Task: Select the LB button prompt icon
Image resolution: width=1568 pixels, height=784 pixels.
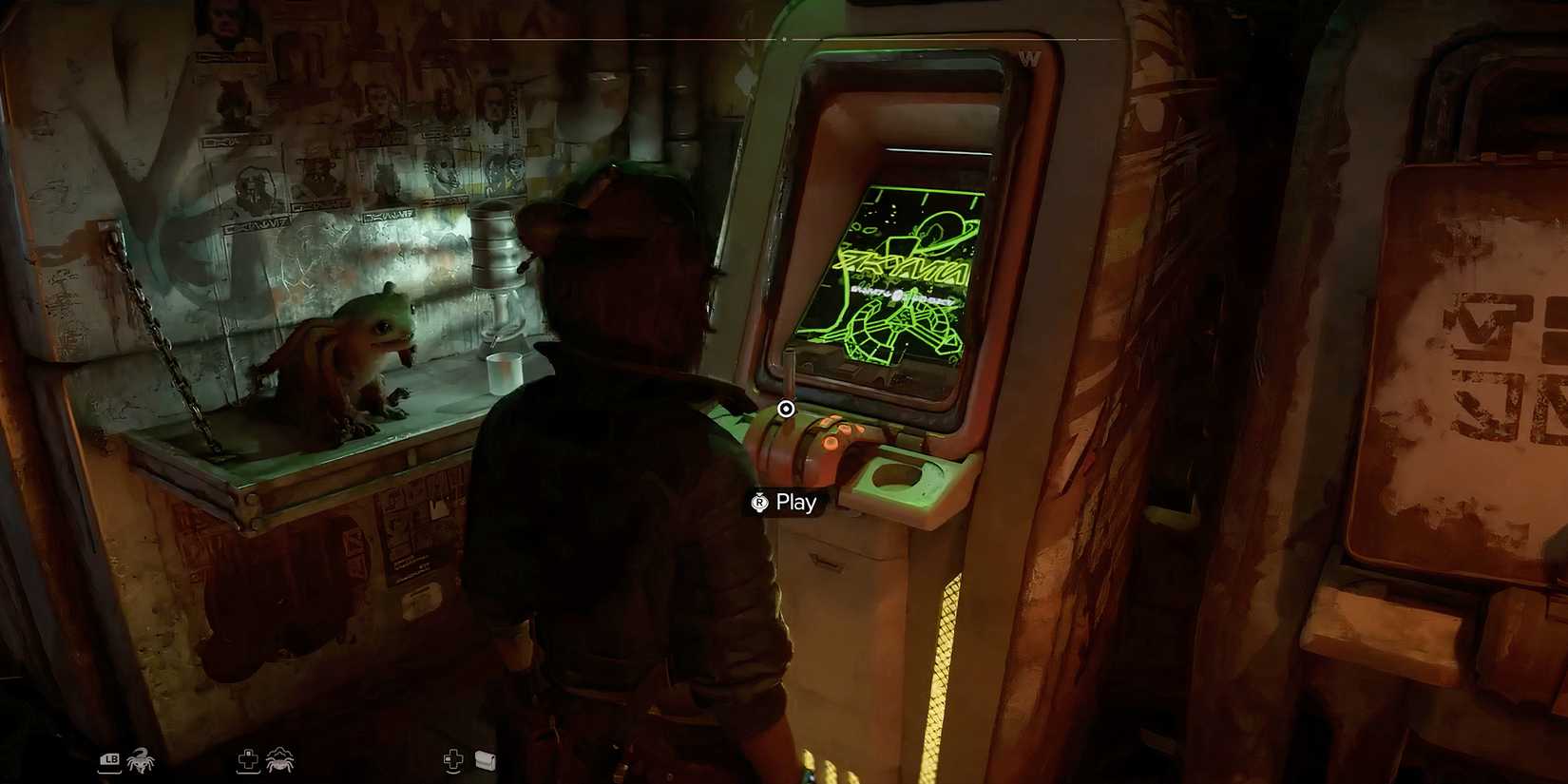Action: pos(110,758)
